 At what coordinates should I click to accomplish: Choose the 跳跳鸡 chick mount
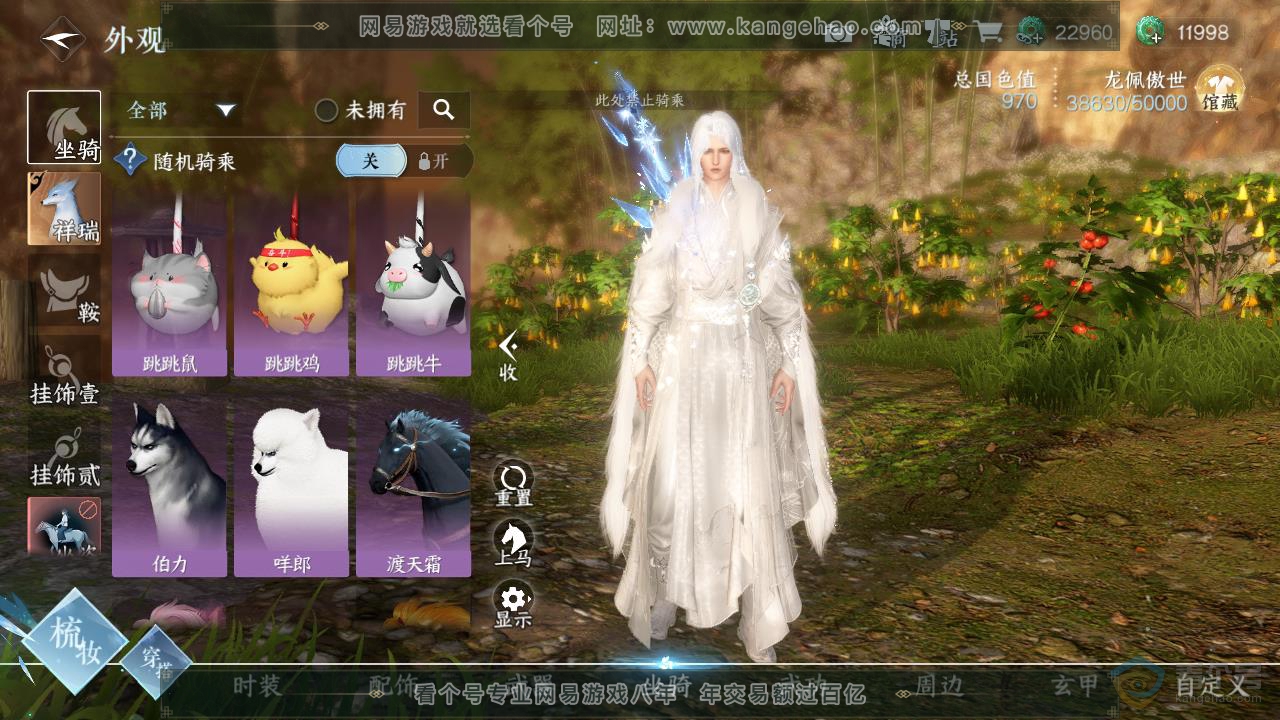click(x=291, y=287)
